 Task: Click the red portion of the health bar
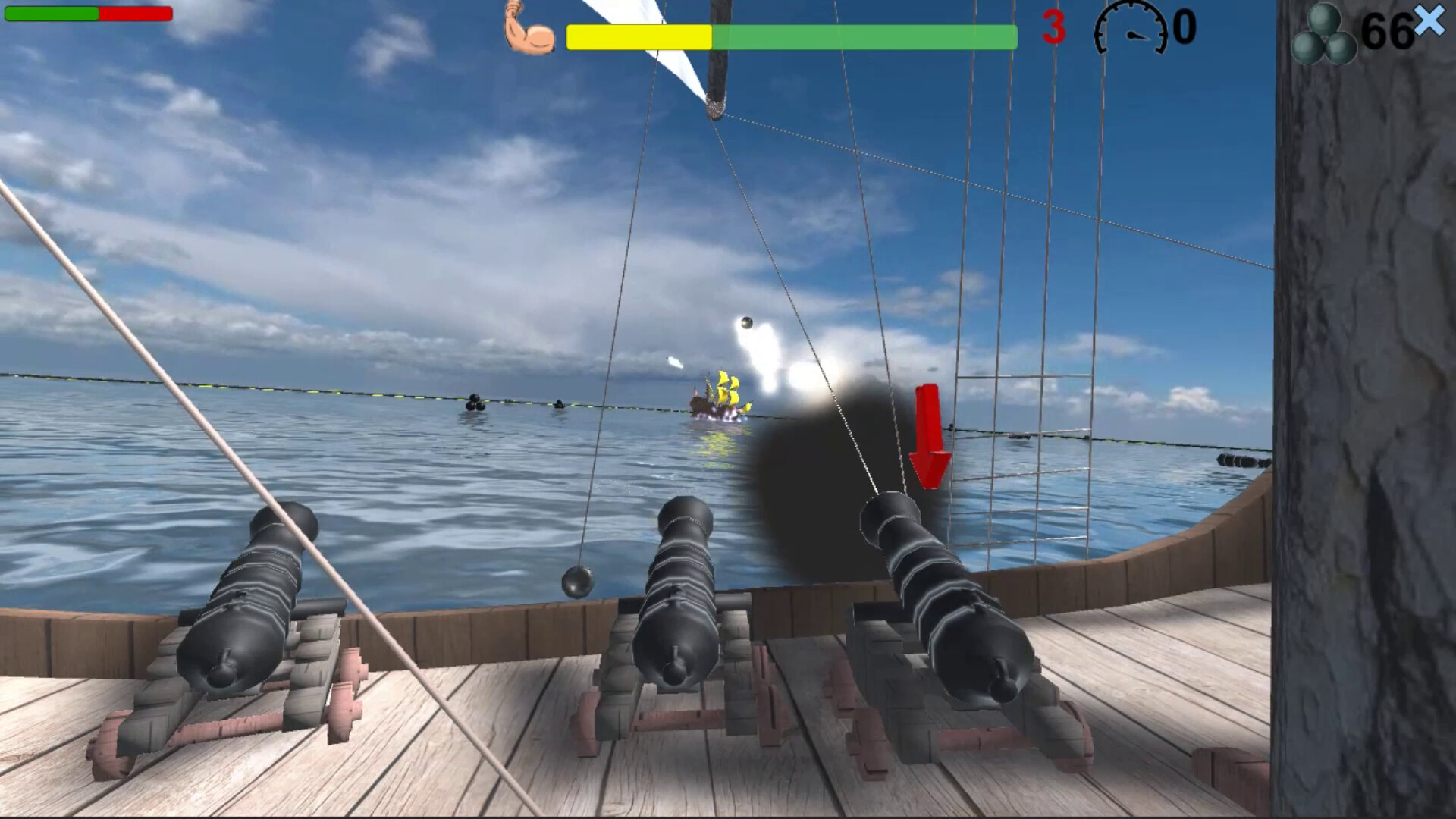tap(136, 14)
